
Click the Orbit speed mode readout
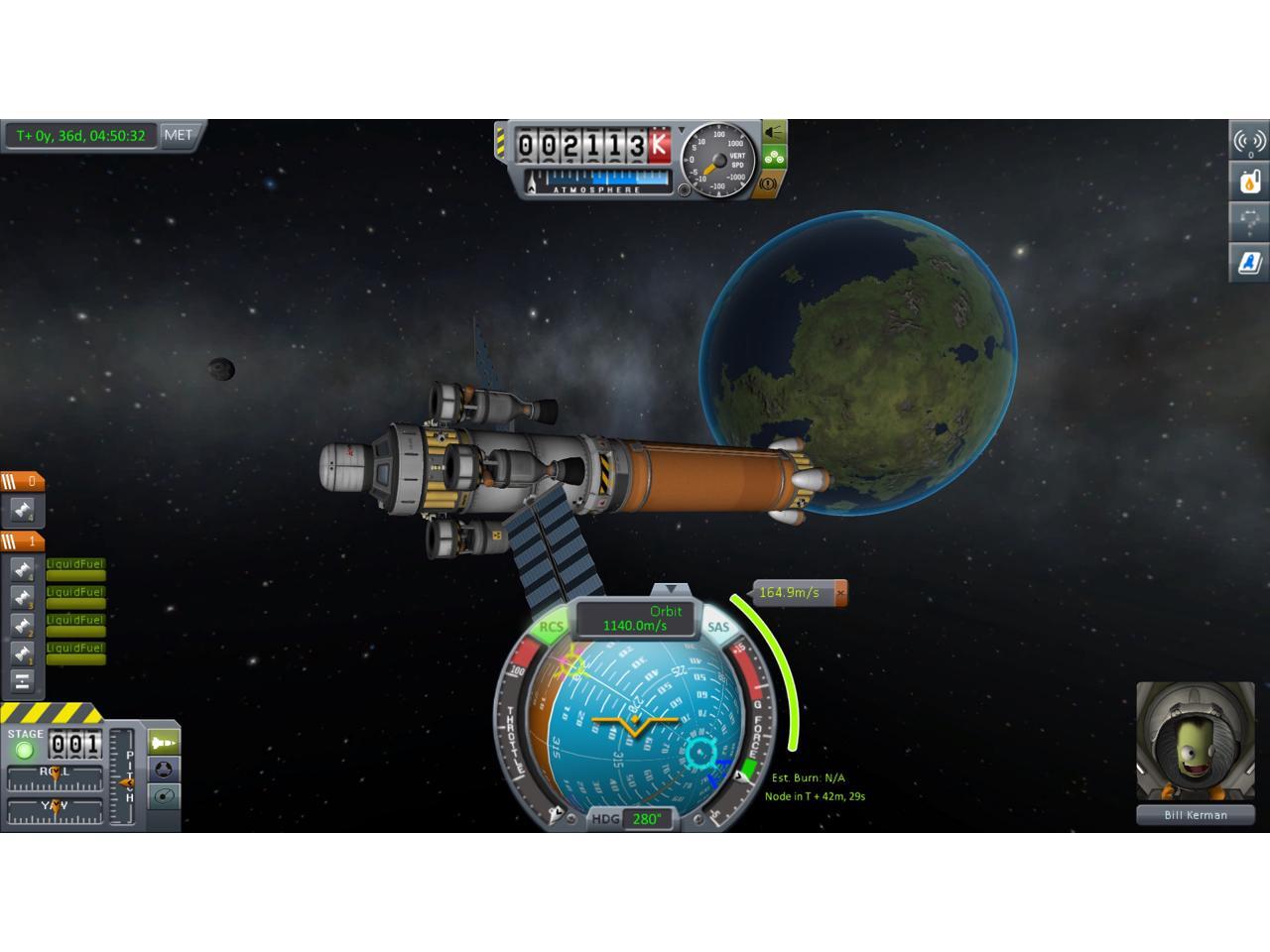(x=636, y=619)
